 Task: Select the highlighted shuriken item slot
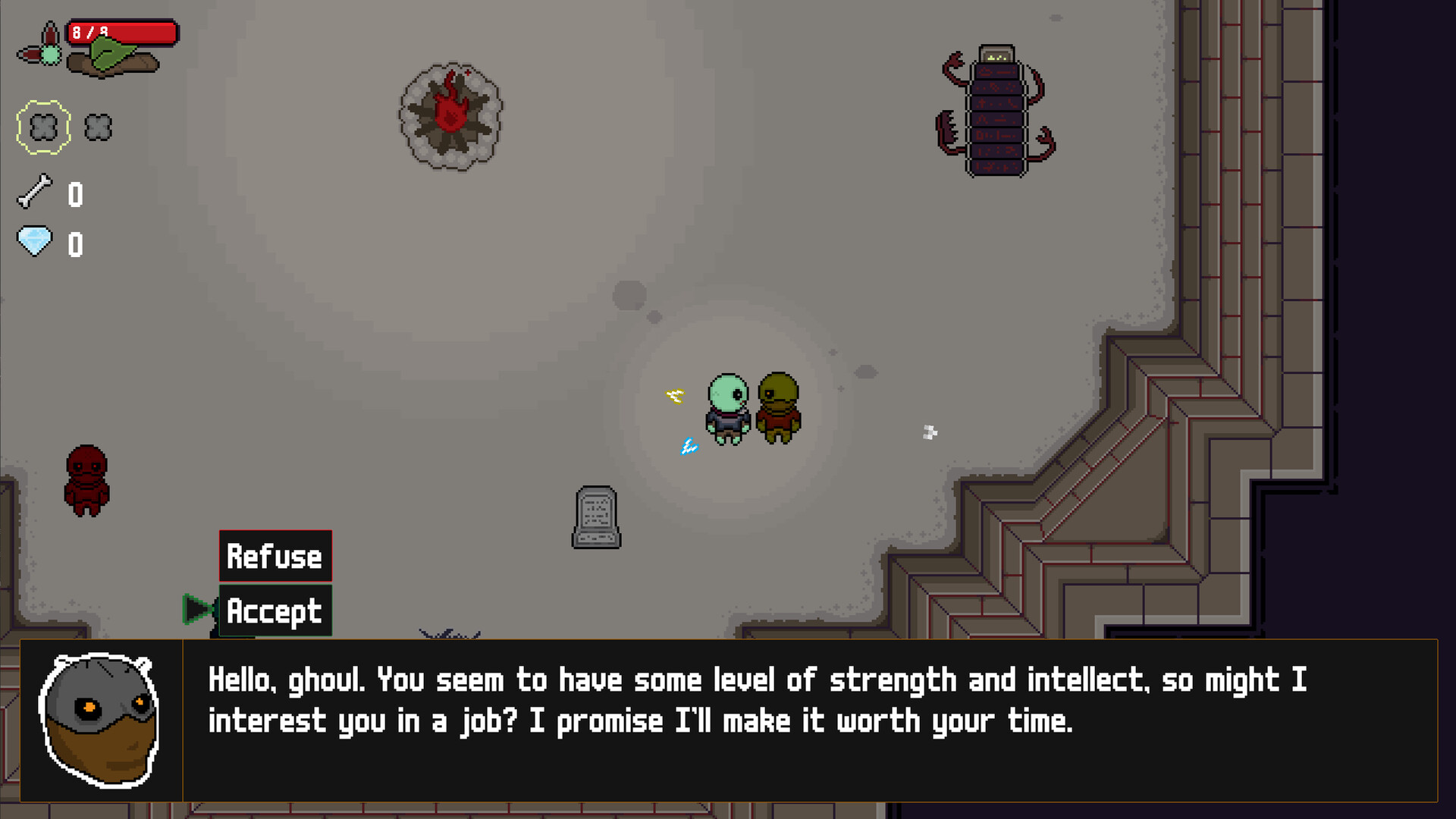pos(42,126)
